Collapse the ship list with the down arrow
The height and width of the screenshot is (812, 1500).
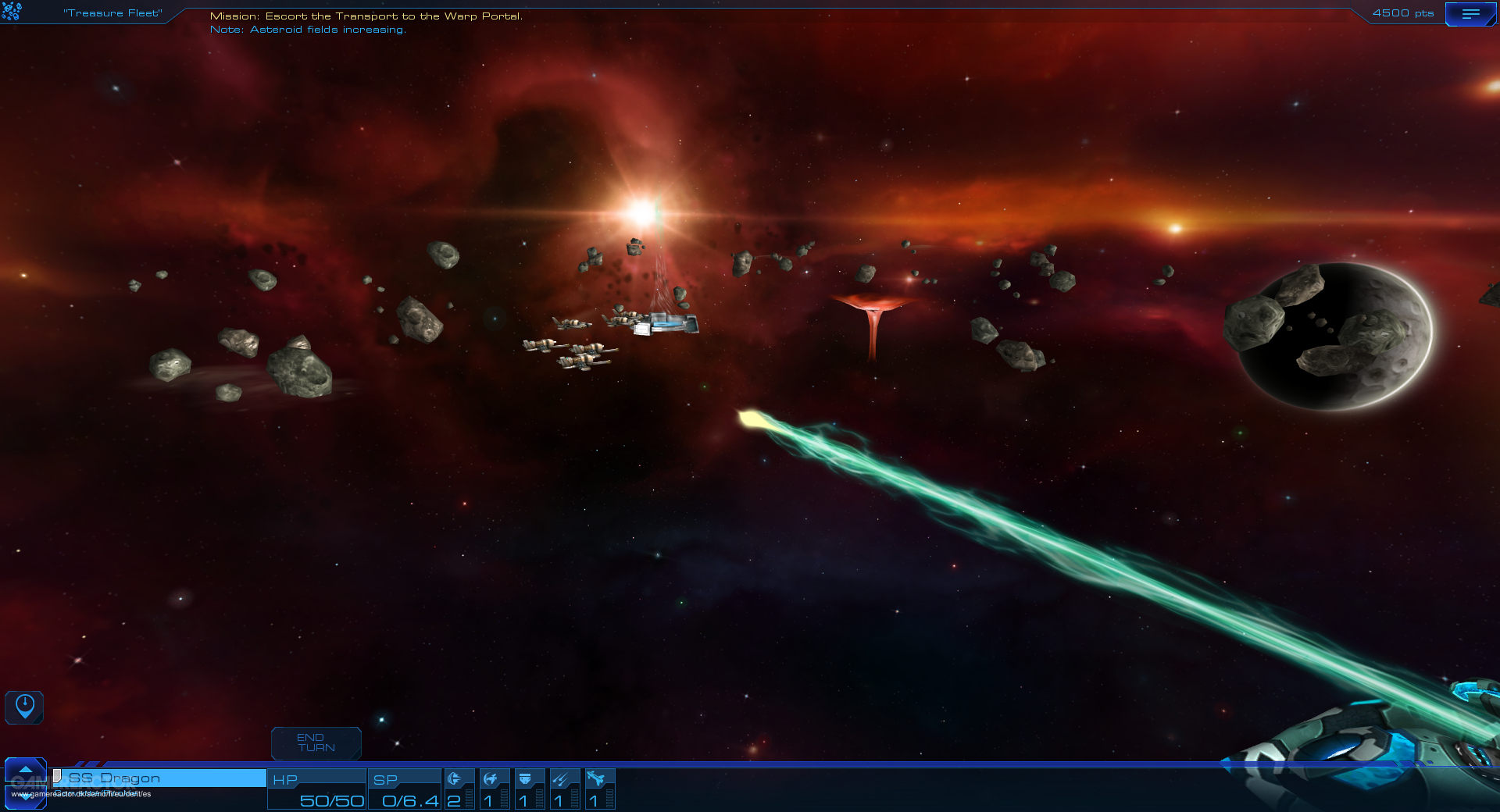pyautogui.click(x=26, y=796)
